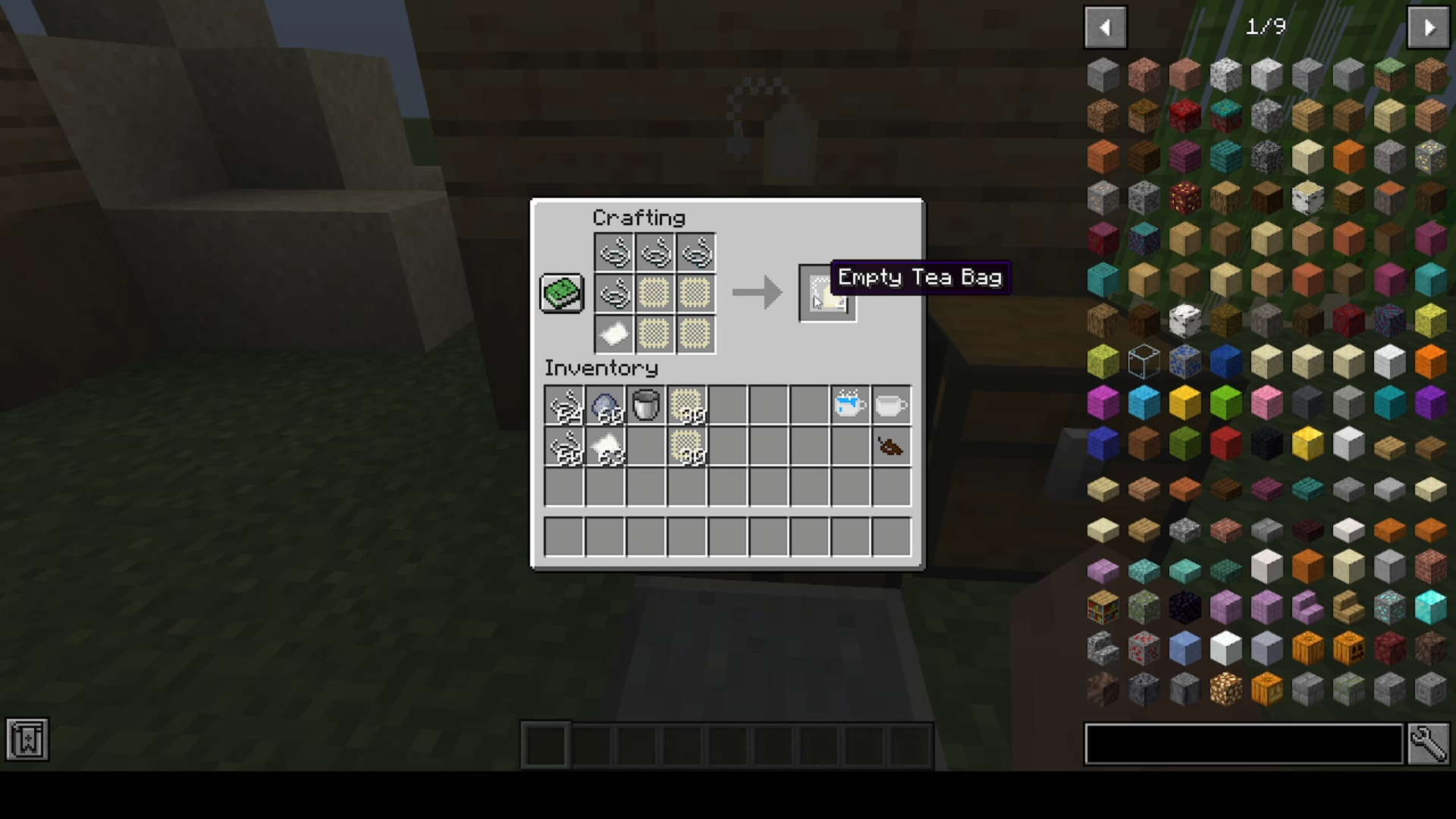Pick up the string from the top crafting slot
1456x819 pixels.
615,253
